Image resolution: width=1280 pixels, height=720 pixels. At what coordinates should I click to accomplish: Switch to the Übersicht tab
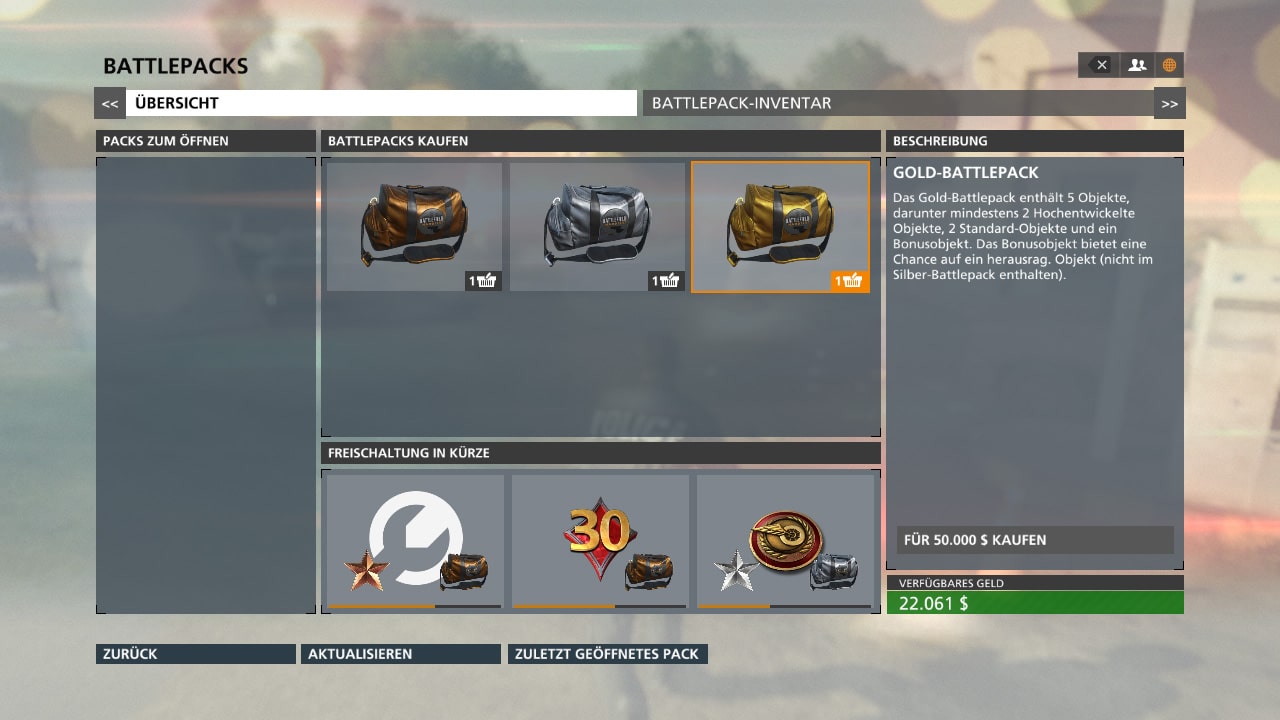[380, 103]
